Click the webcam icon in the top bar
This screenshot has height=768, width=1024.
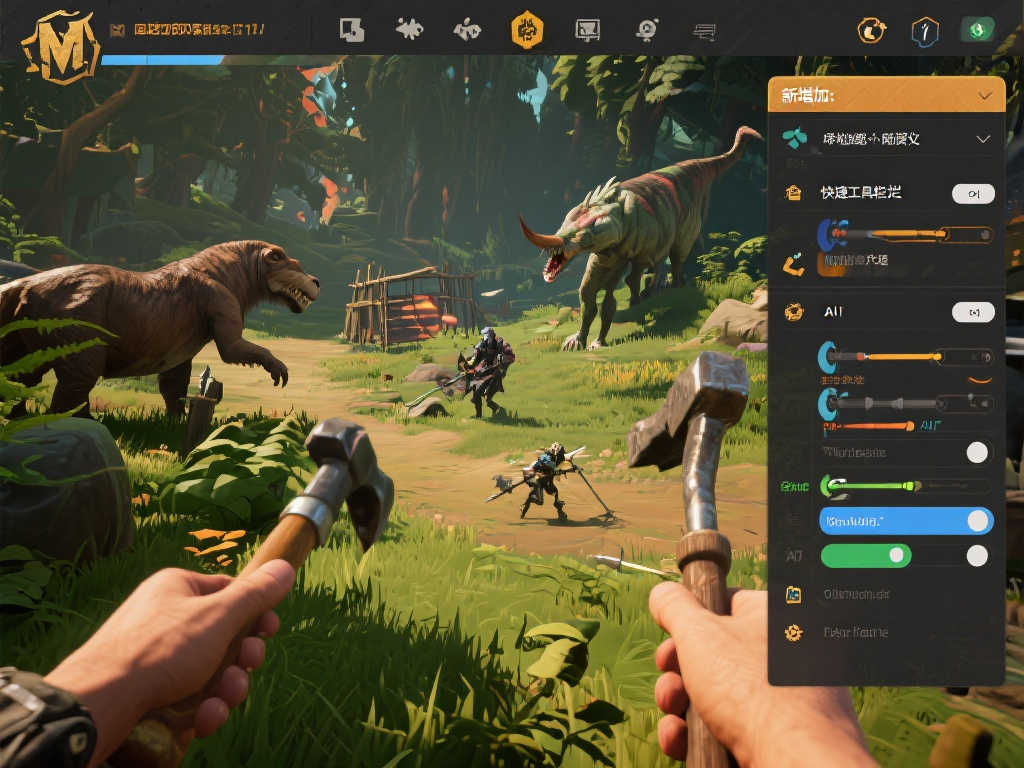pyautogui.click(x=647, y=30)
